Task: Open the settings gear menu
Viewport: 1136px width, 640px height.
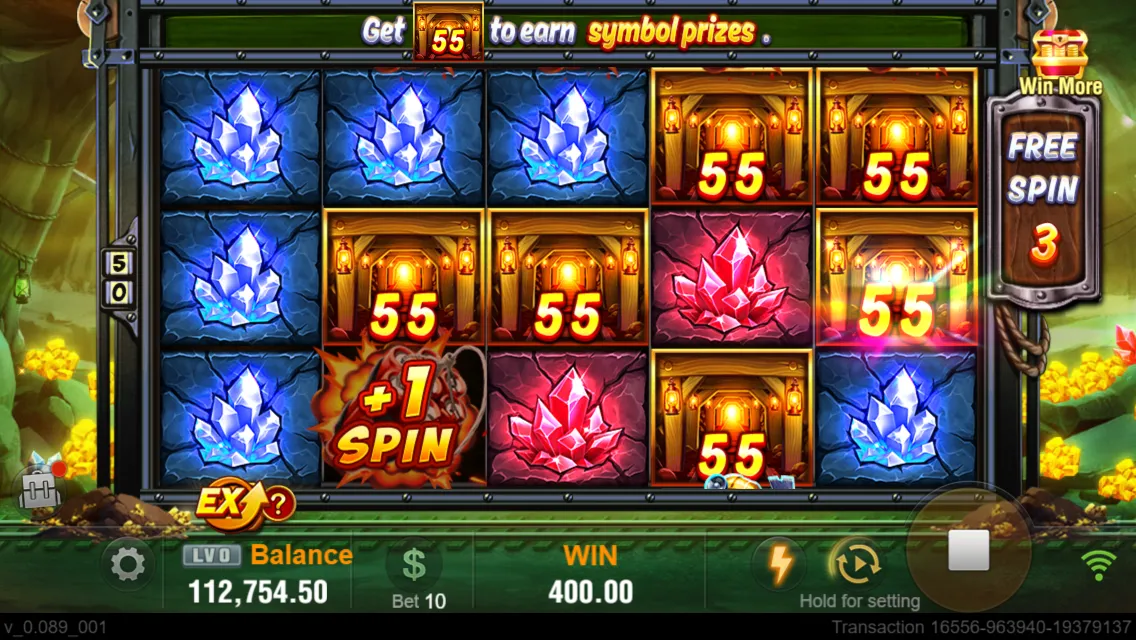Action: 127,565
